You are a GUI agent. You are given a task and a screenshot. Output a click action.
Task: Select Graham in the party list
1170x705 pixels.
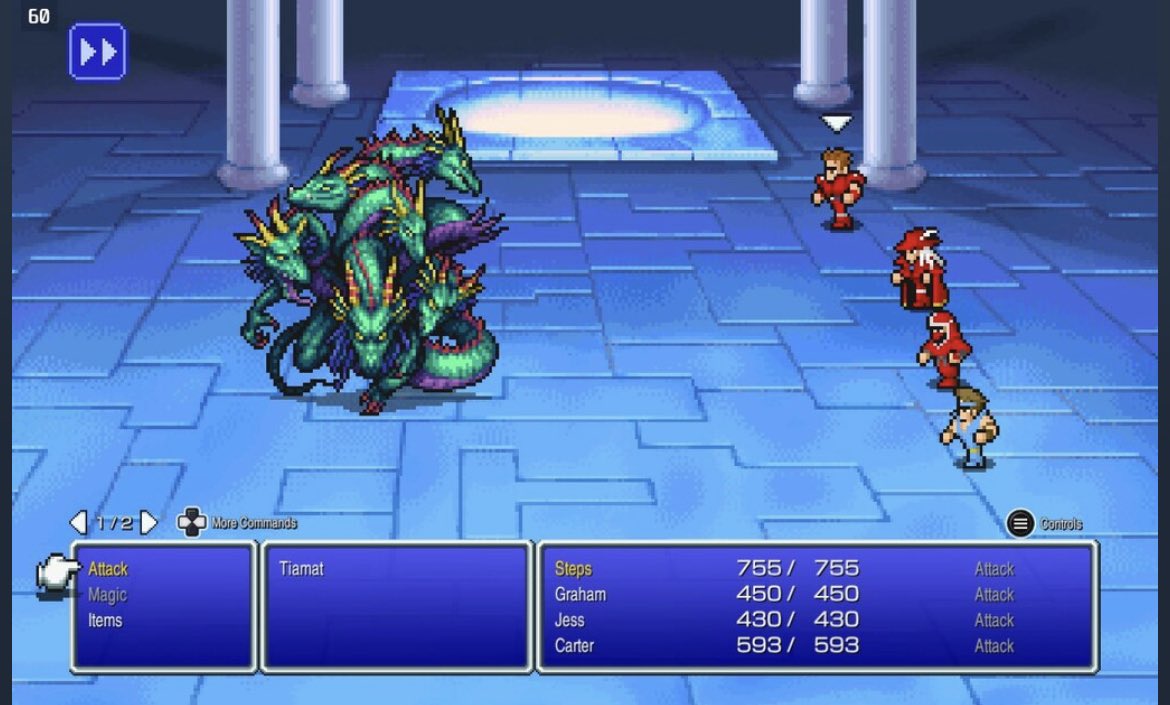tap(580, 594)
